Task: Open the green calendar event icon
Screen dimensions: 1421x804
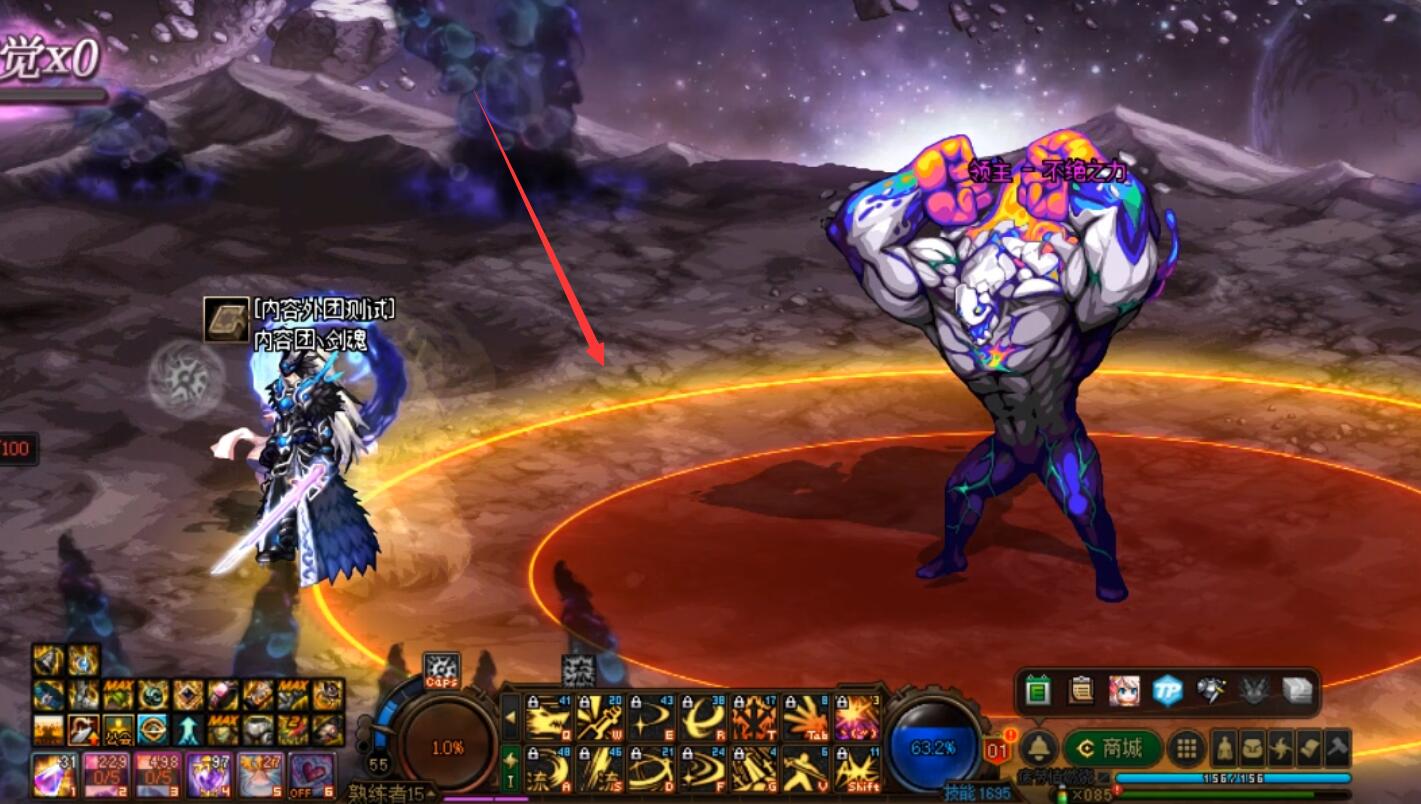Action: pyautogui.click(x=1038, y=691)
